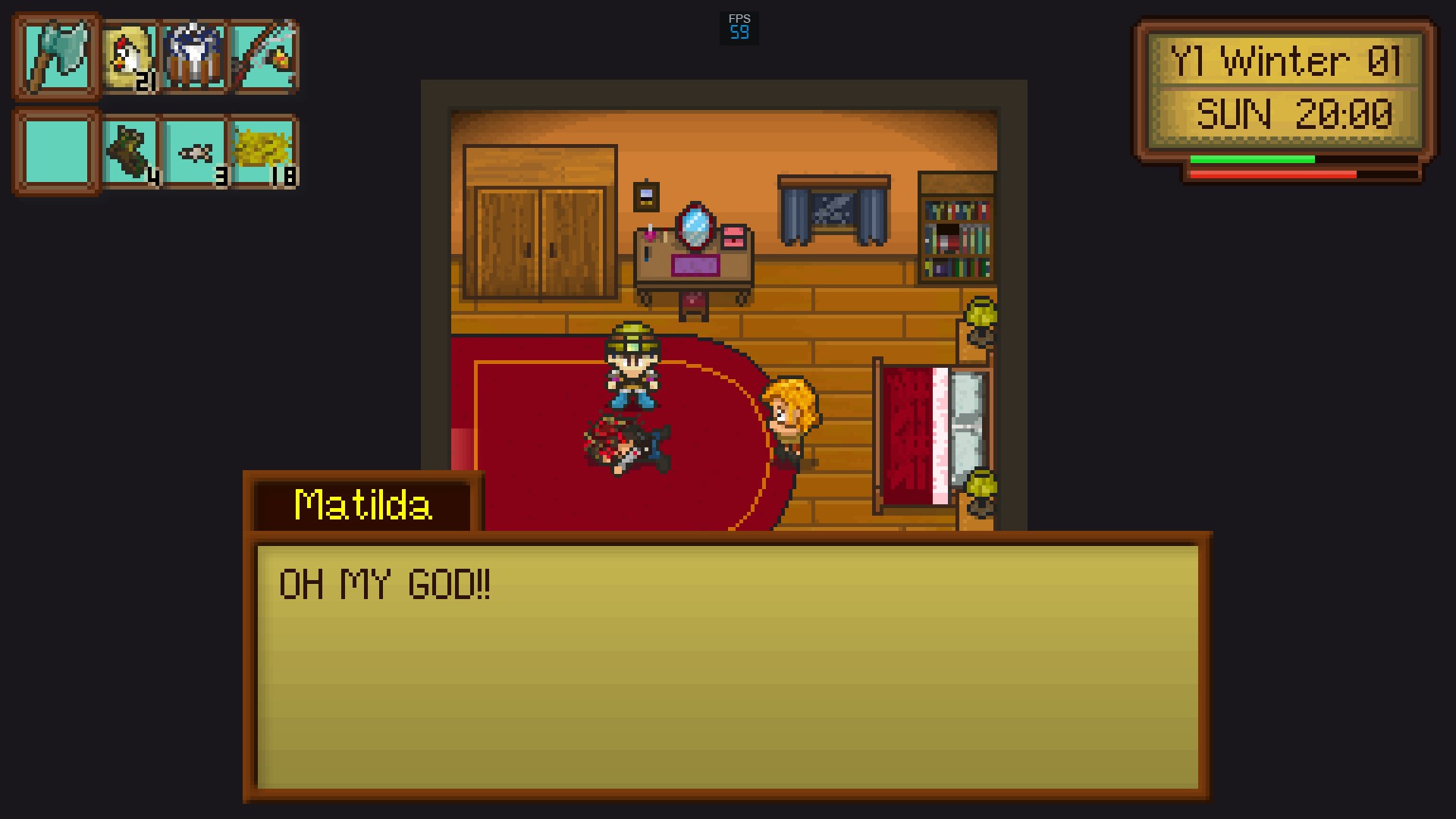
Task: Click the FPS counter at the top
Action: 739,25
